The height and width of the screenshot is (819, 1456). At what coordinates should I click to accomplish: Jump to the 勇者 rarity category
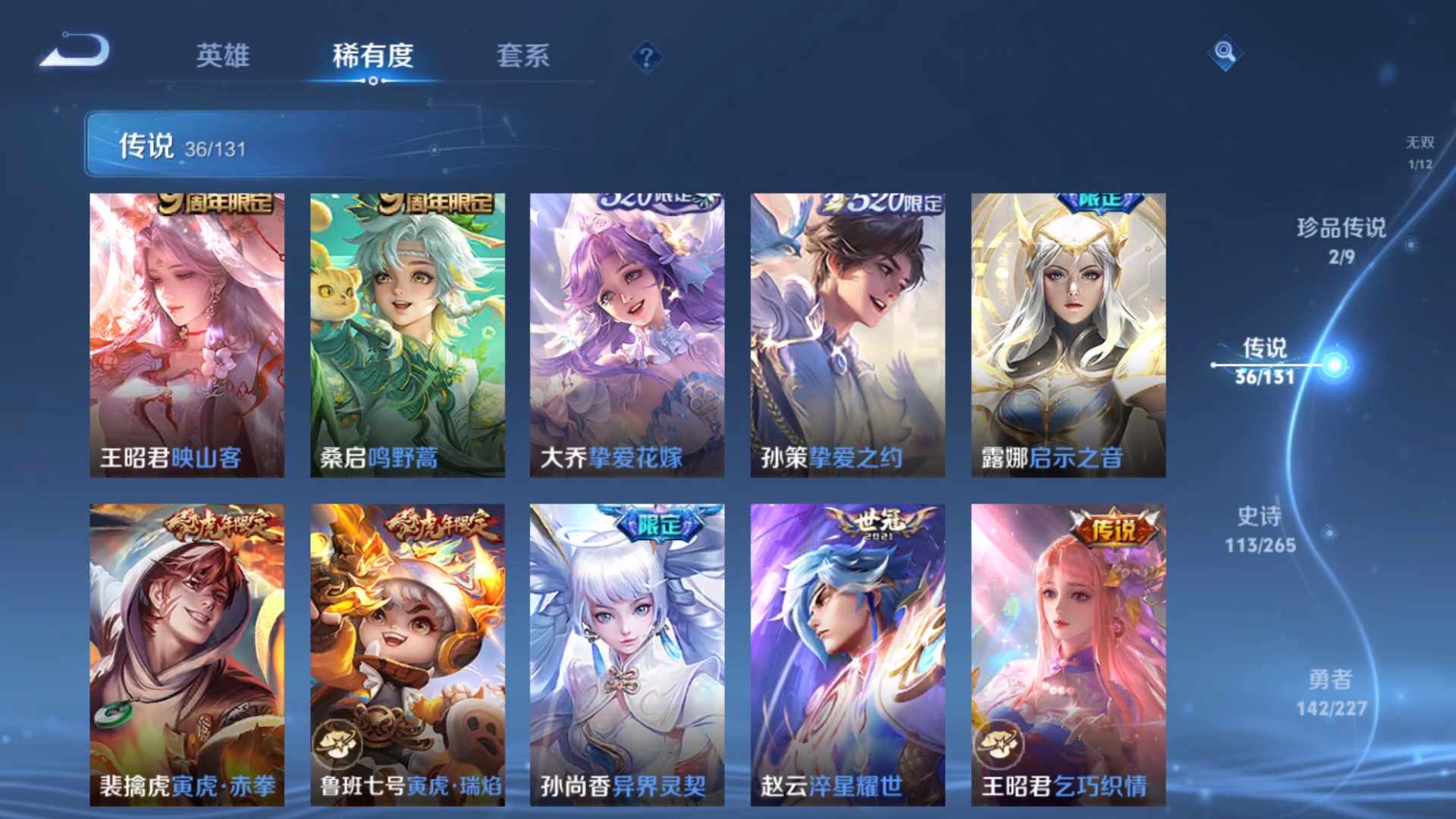[x=1331, y=692]
